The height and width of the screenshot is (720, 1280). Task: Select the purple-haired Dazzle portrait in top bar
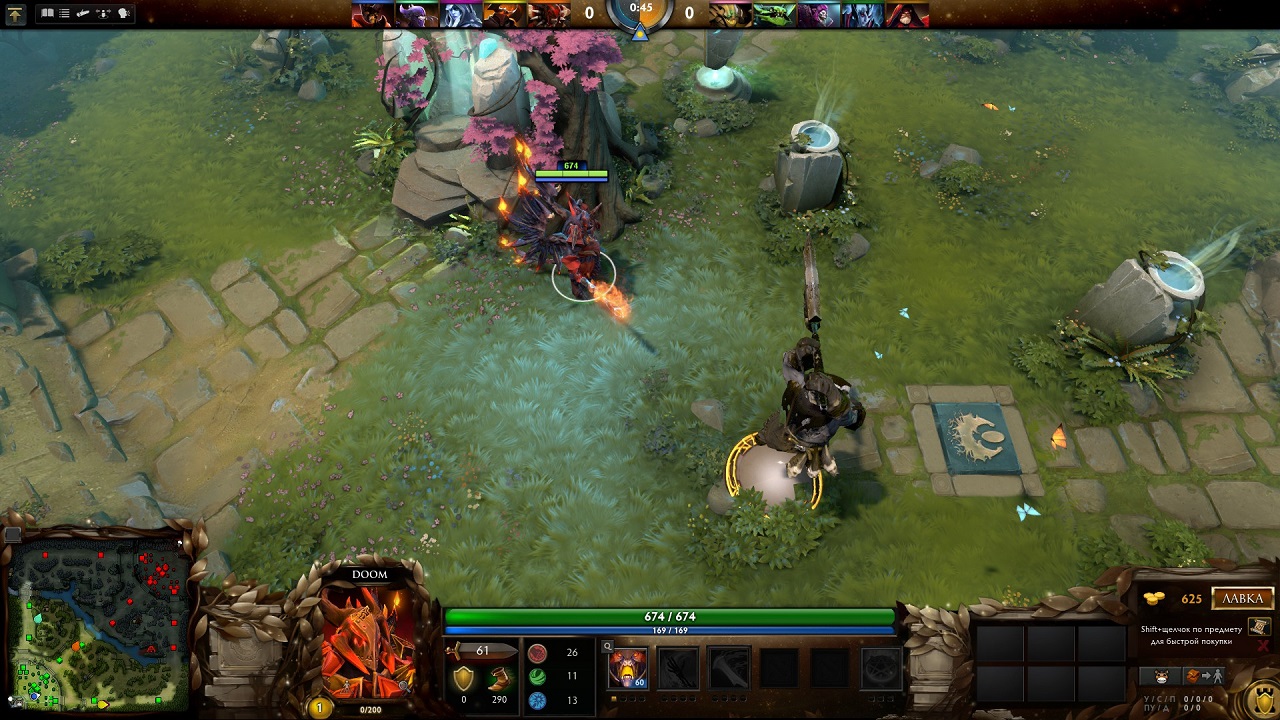817,14
